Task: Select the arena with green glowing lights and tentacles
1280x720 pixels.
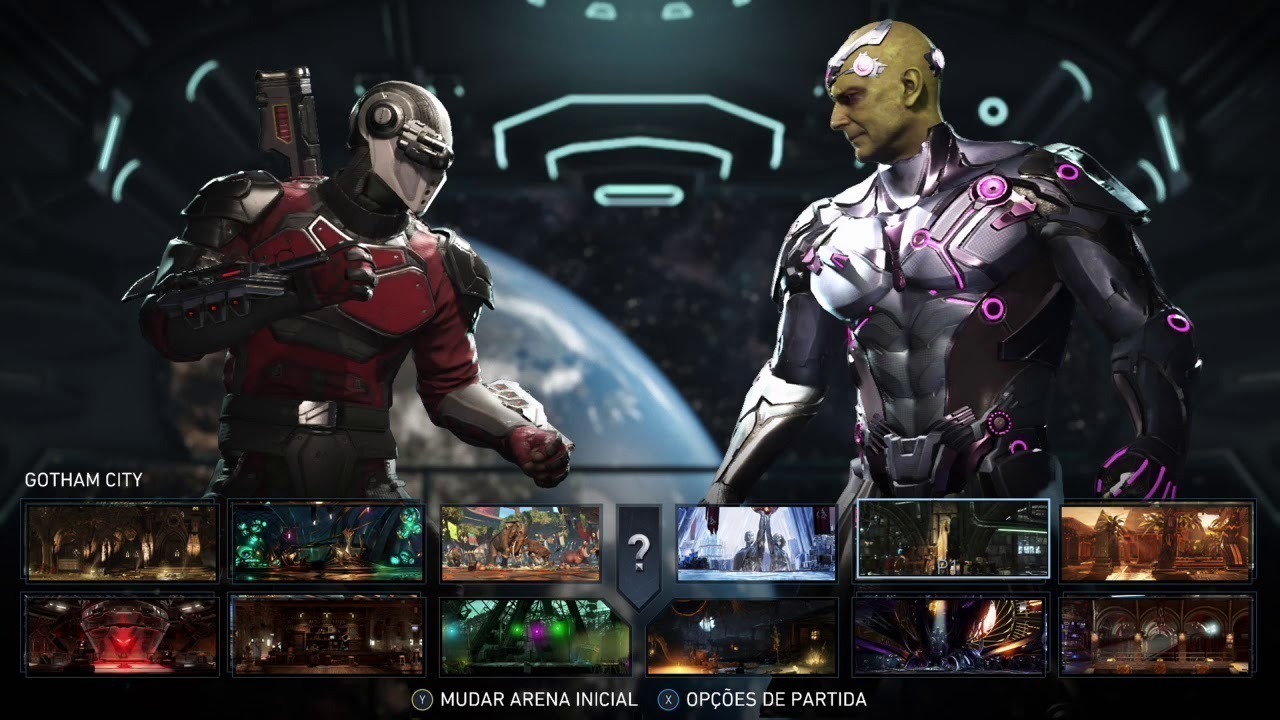Action: tap(327, 542)
